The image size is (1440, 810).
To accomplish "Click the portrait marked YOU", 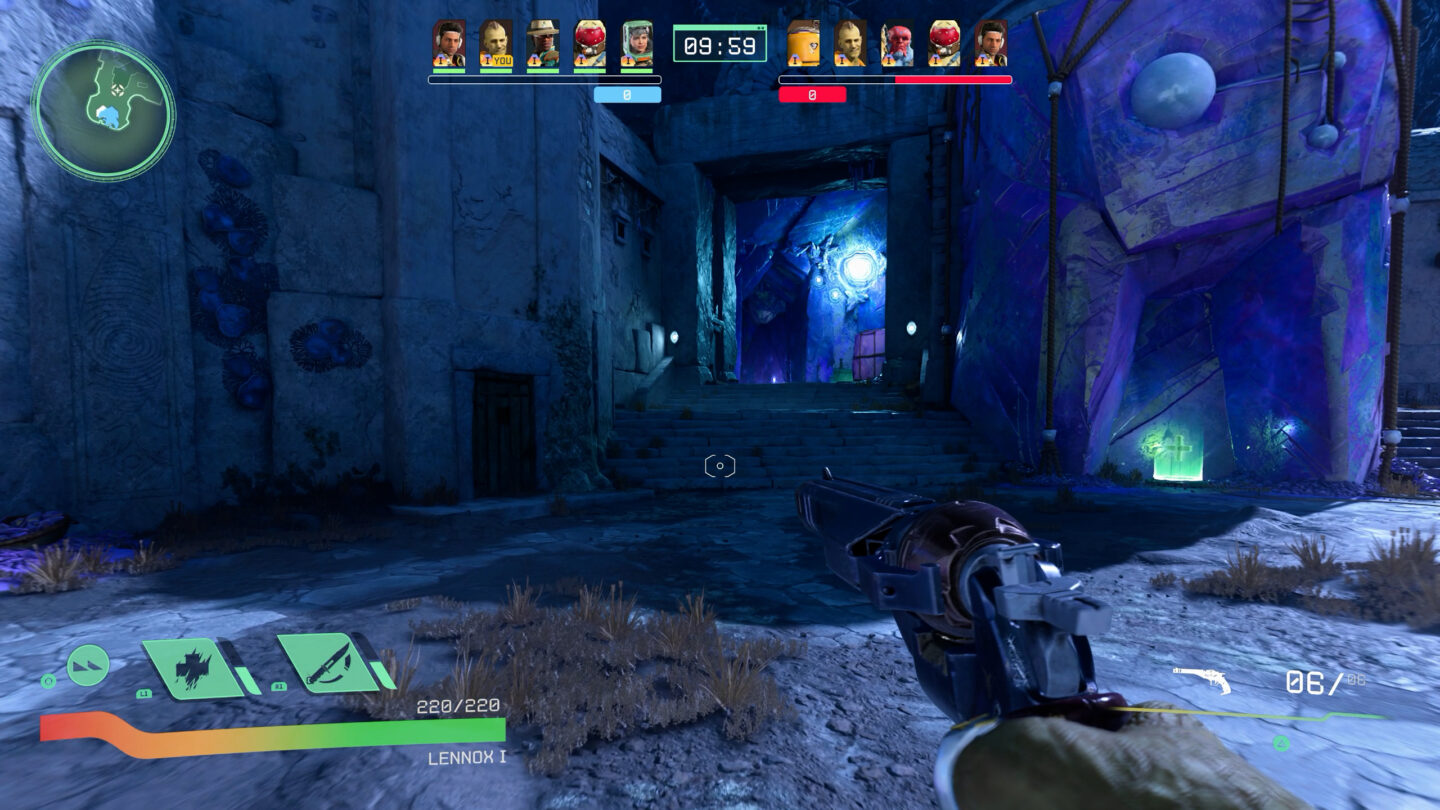I will pos(495,43).
